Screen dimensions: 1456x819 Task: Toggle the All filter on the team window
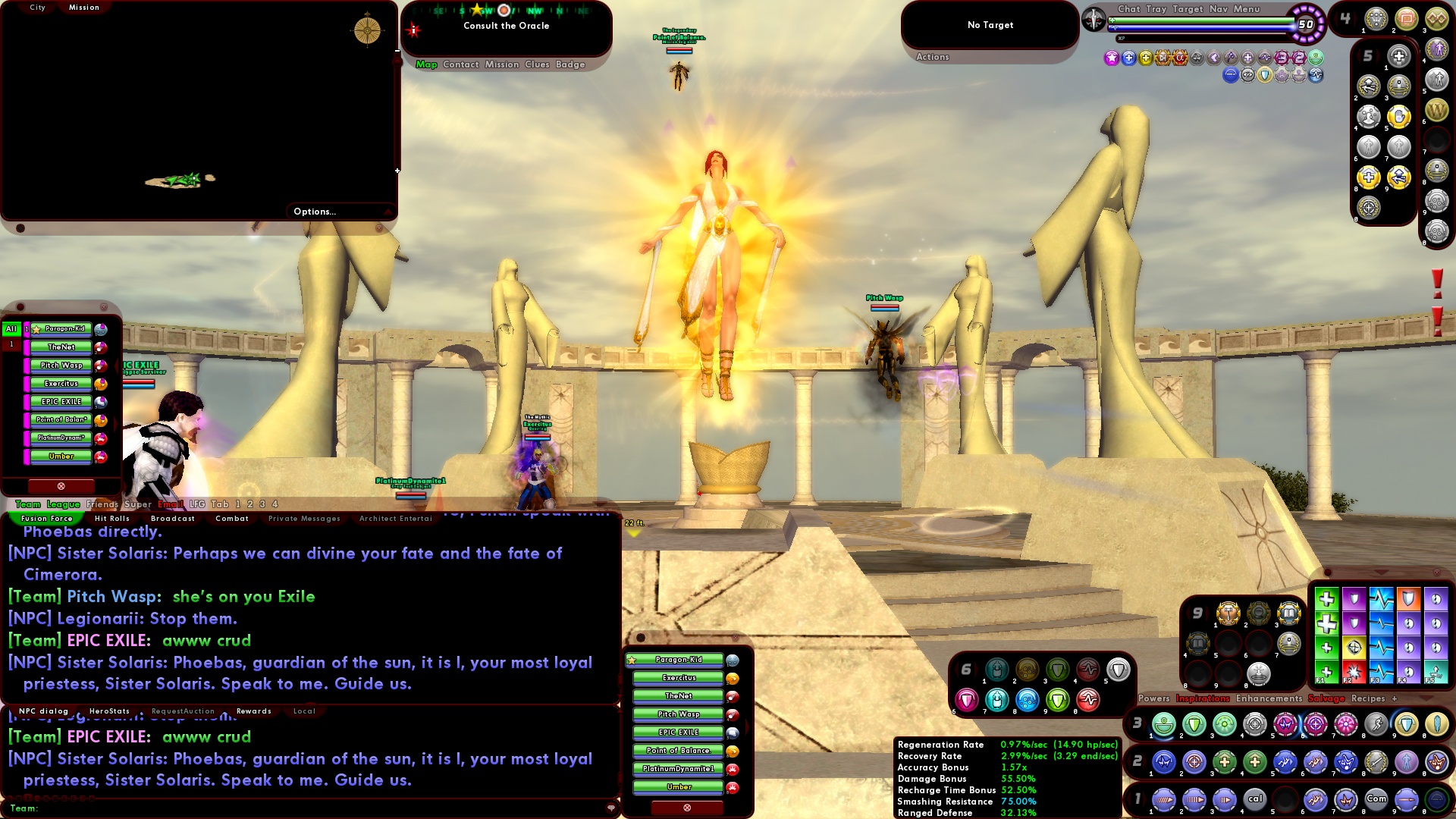10,328
